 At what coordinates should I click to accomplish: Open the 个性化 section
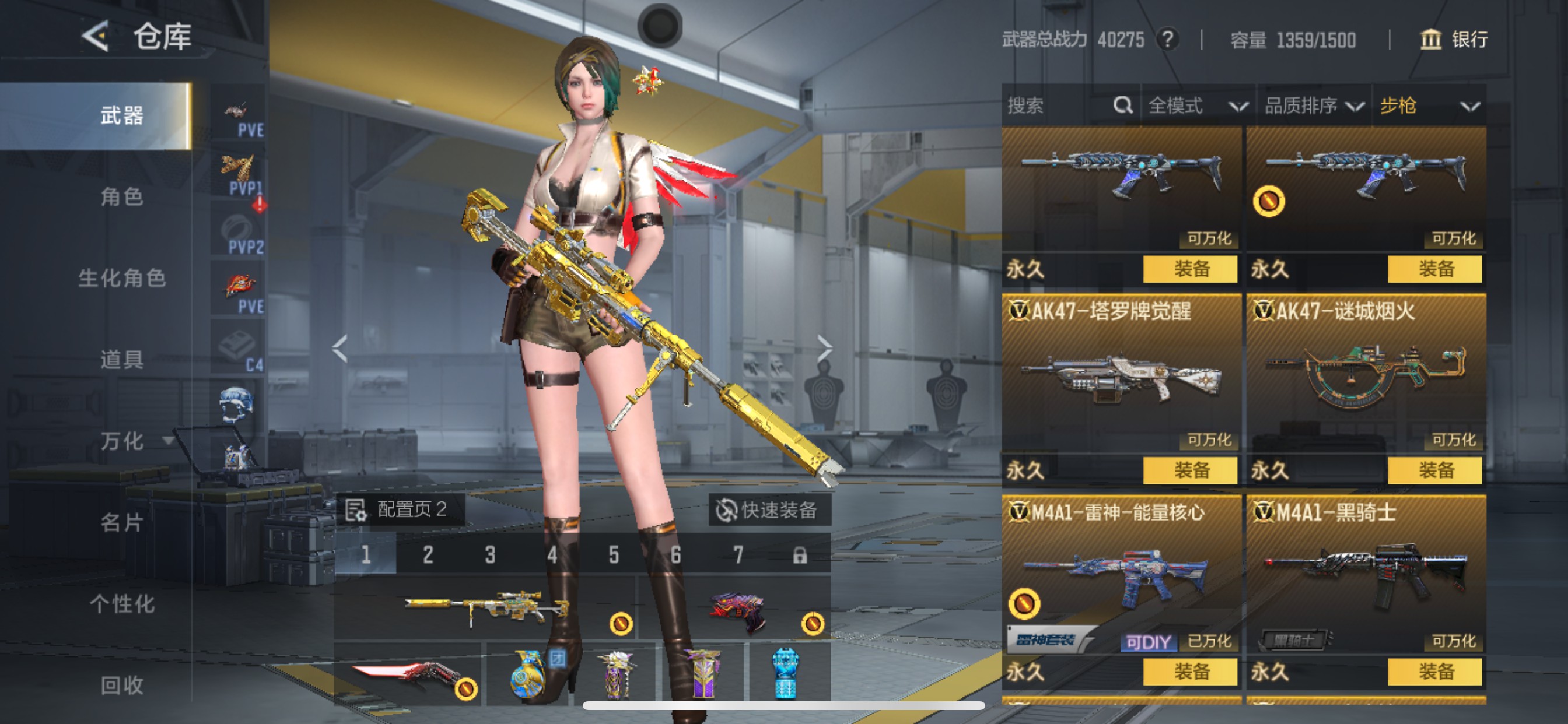click(x=122, y=604)
